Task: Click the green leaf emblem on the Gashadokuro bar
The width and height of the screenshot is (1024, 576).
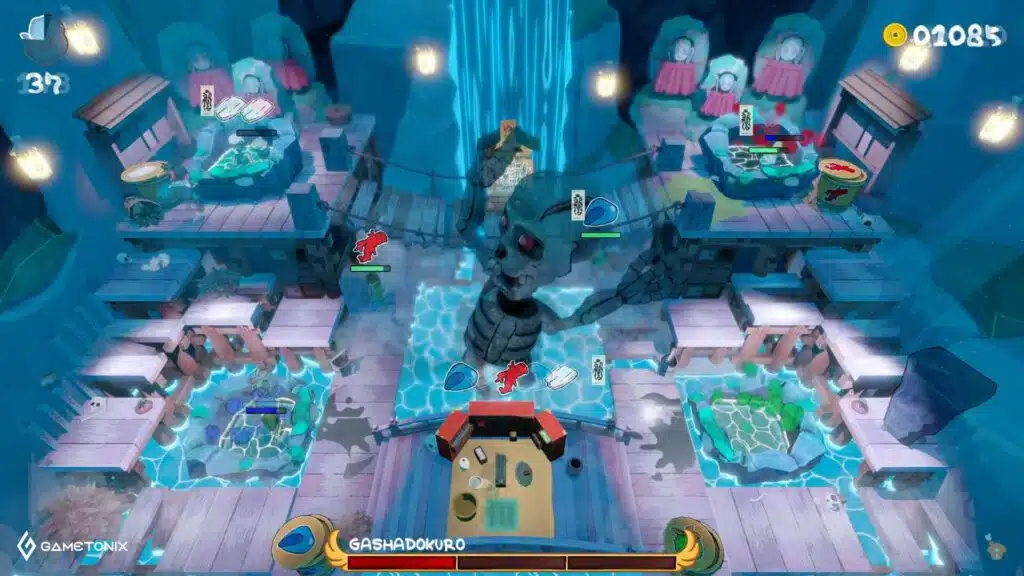Action: (694, 544)
